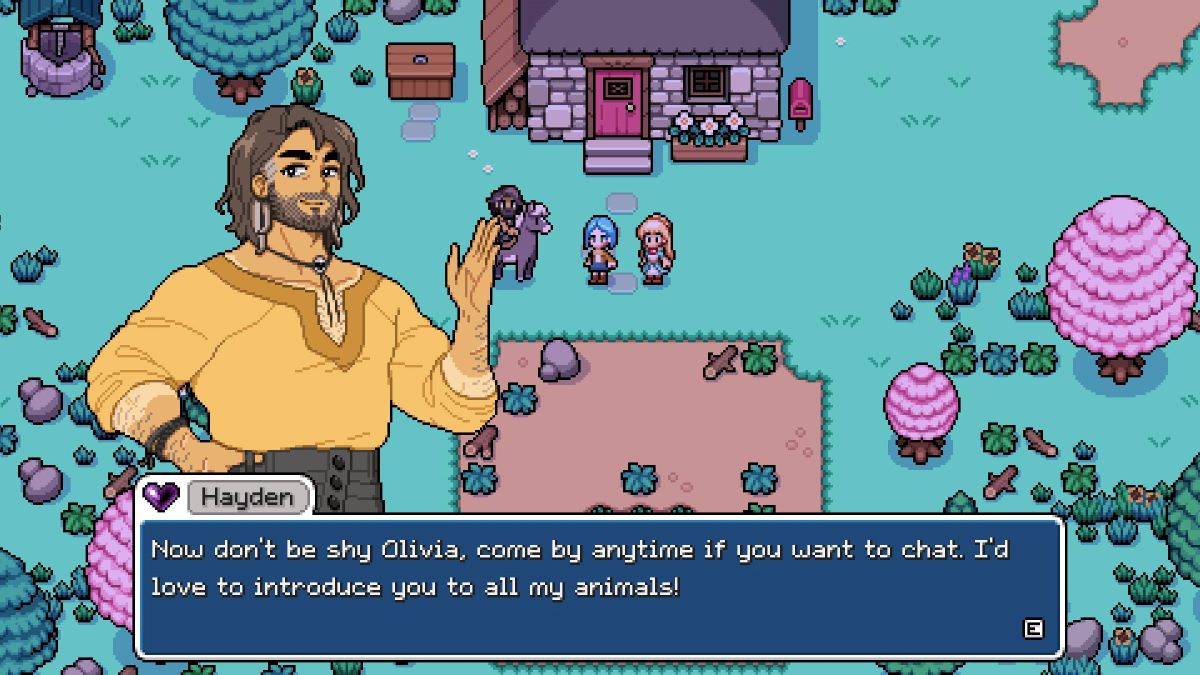
Task: Advance Hayden's dialogue text box
Action: point(1033,629)
